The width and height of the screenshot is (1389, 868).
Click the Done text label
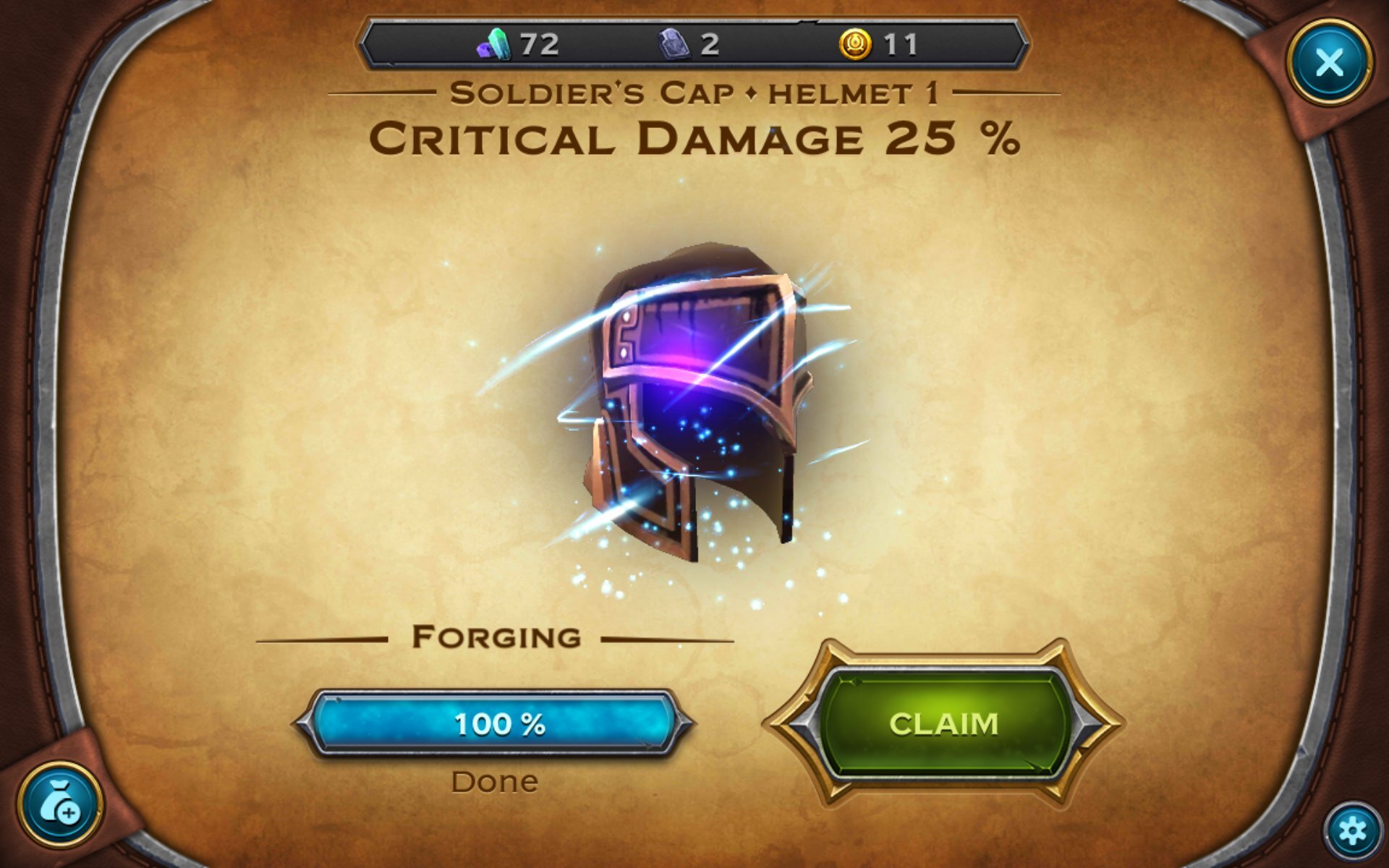pos(495,780)
